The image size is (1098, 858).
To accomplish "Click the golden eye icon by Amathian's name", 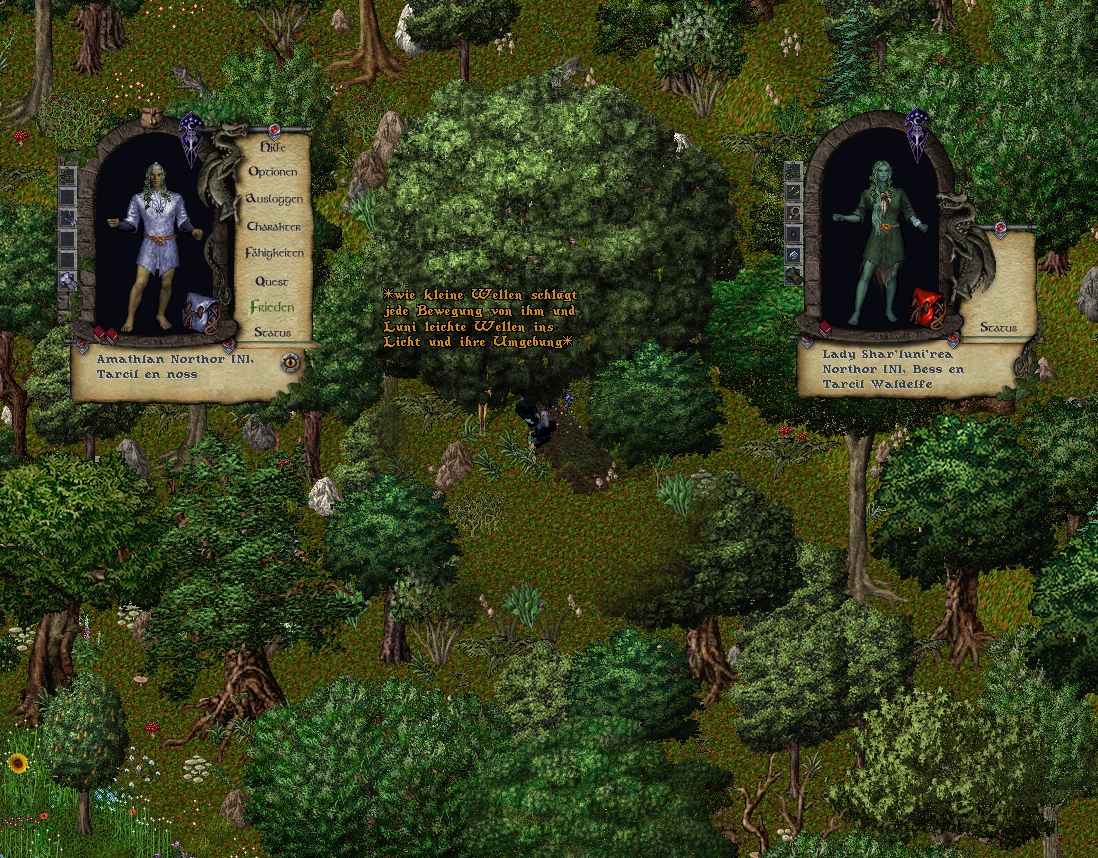I will (290, 361).
